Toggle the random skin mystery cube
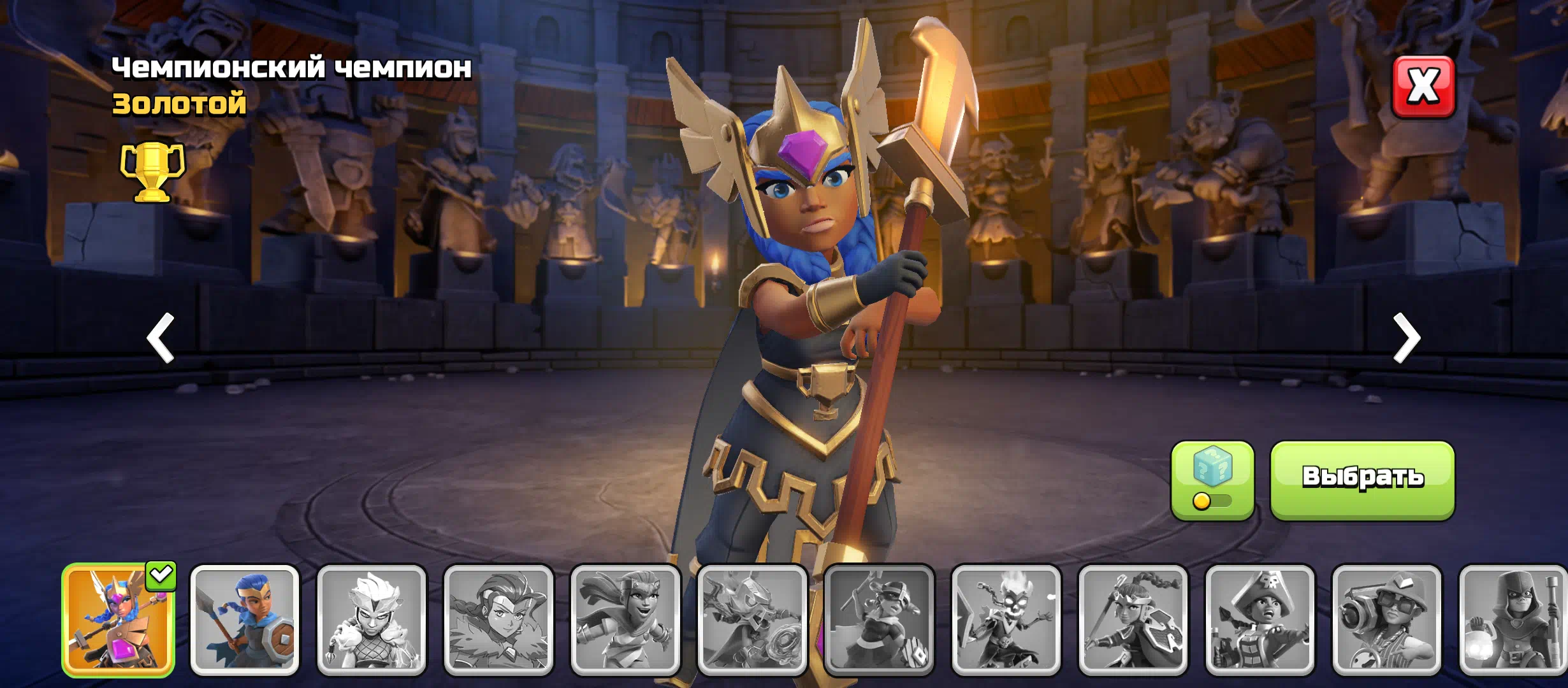This screenshot has width=1568, height=688. (1212, 480)
